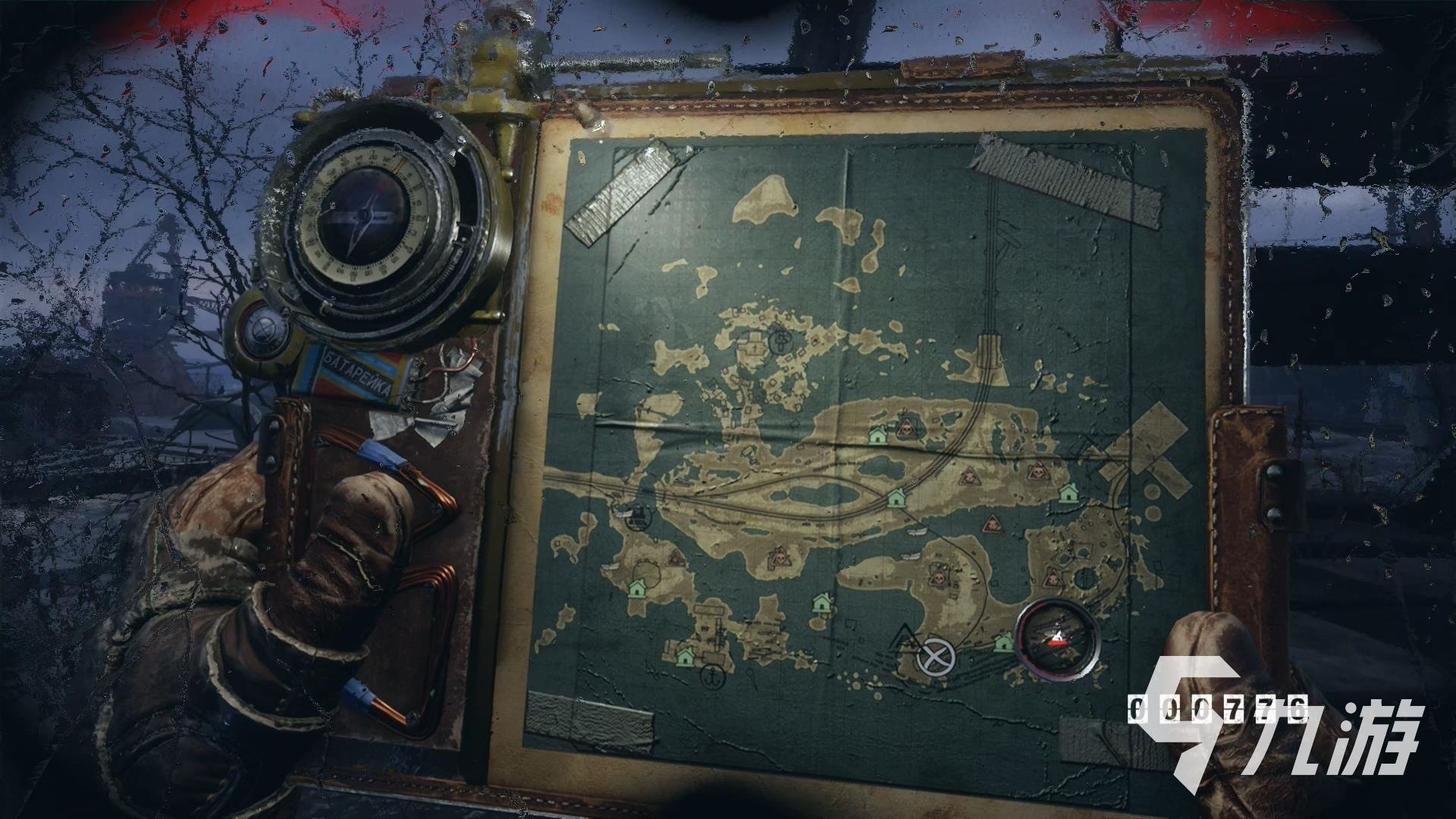Viewport: 1456px width, 819px height.
Task: Select the locomotive marker on the railway
Action: click(x=639, y=517)
